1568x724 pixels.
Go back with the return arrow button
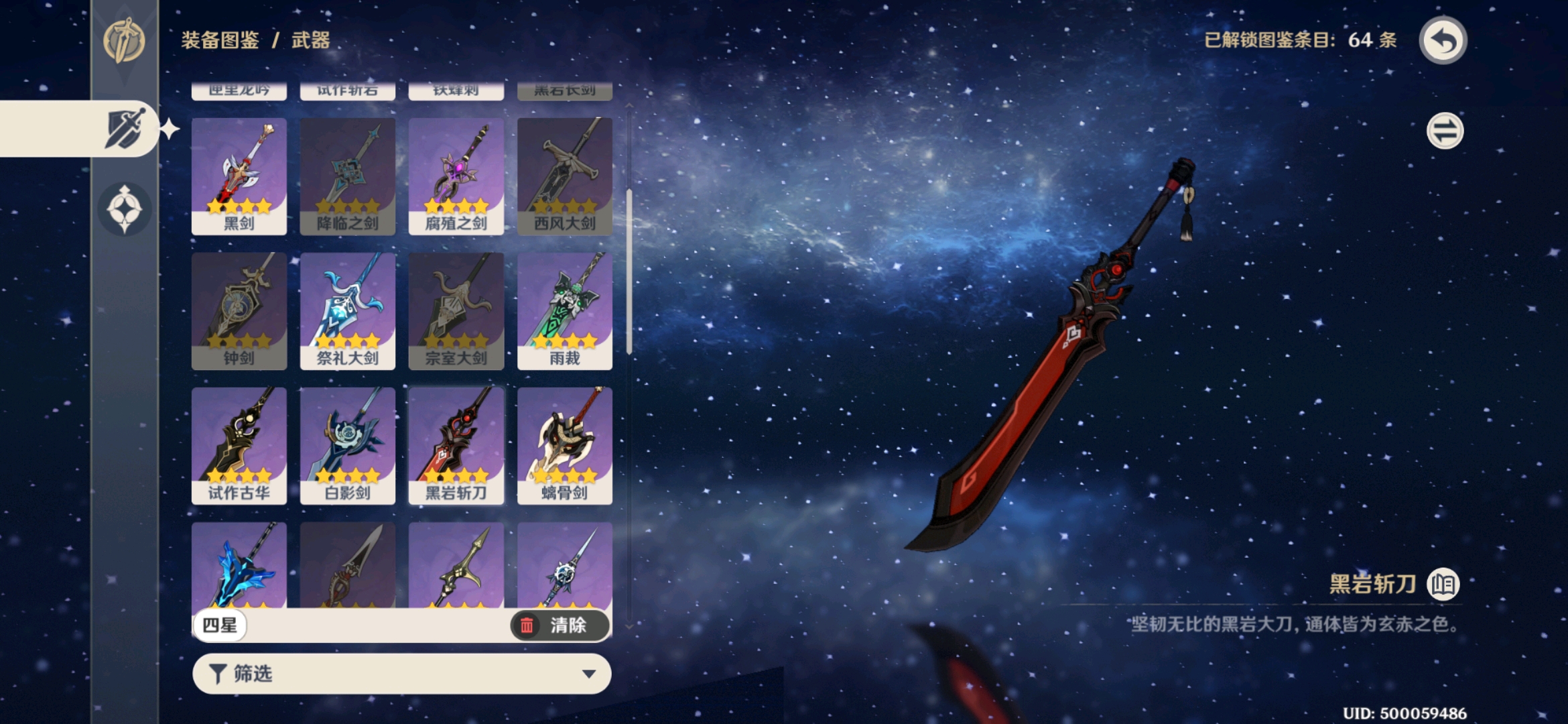[1443, 41]
